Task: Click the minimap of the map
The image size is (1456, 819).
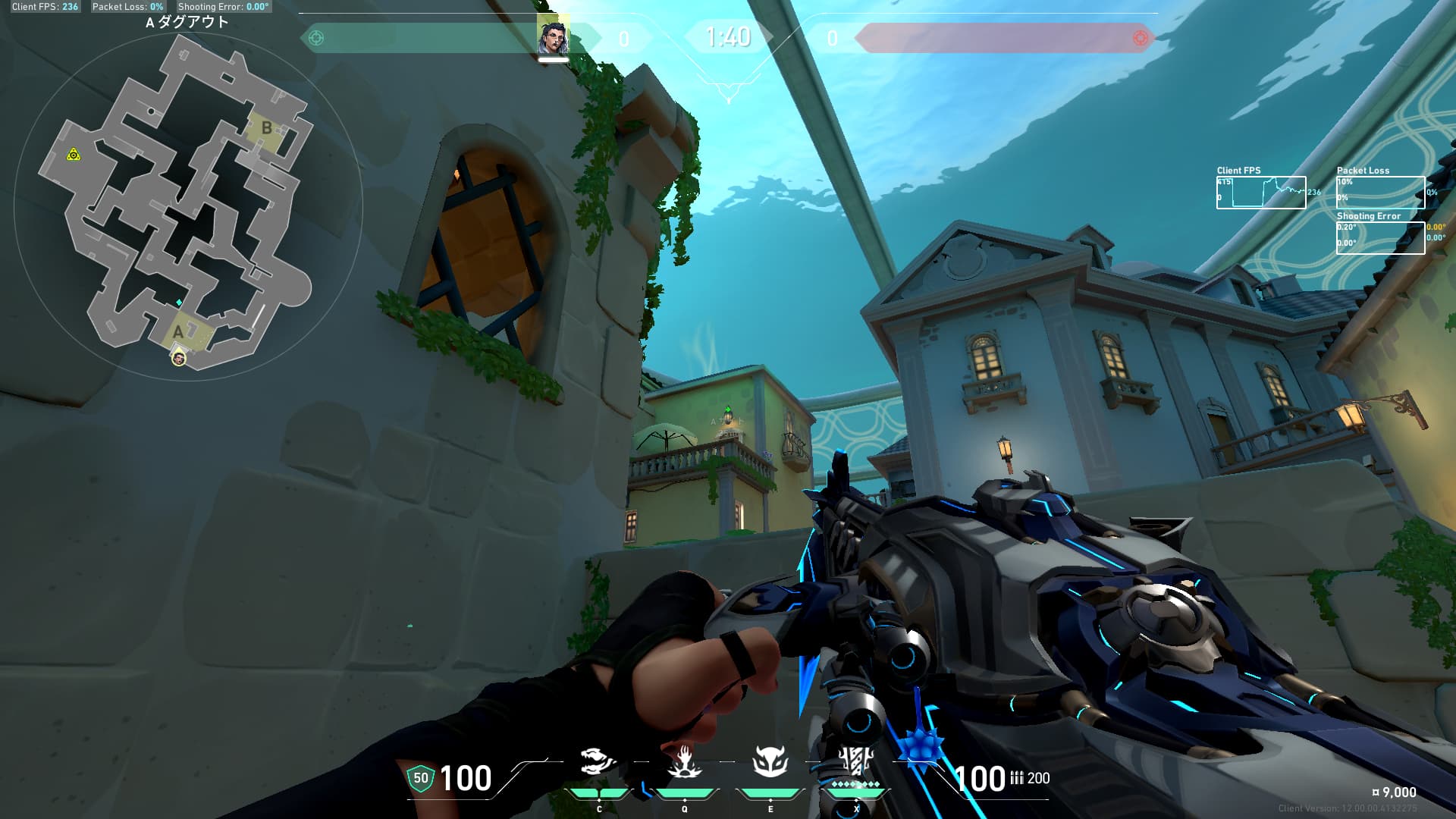Action: click(187, 206)
